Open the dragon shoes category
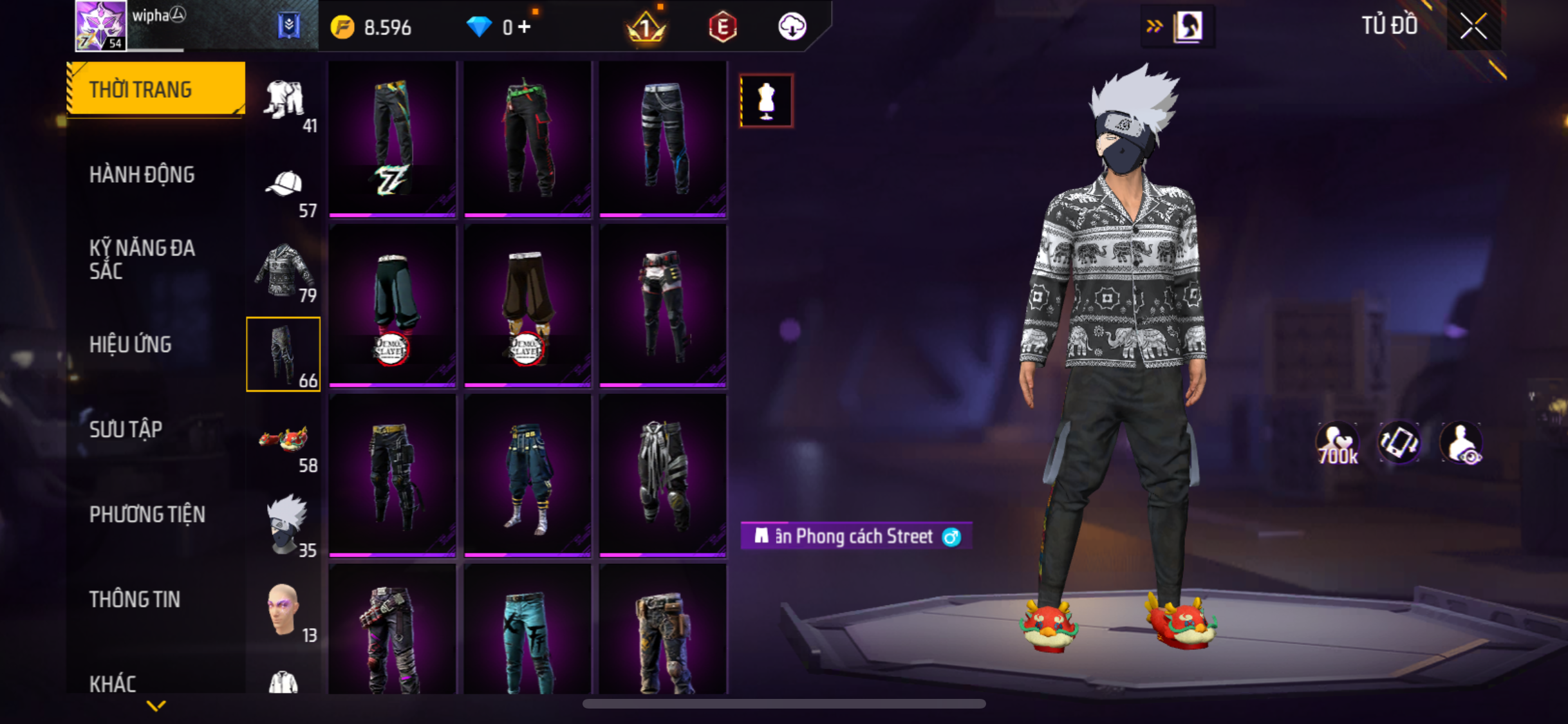Screen dimensions: 1568x724 tap(284, 440)
